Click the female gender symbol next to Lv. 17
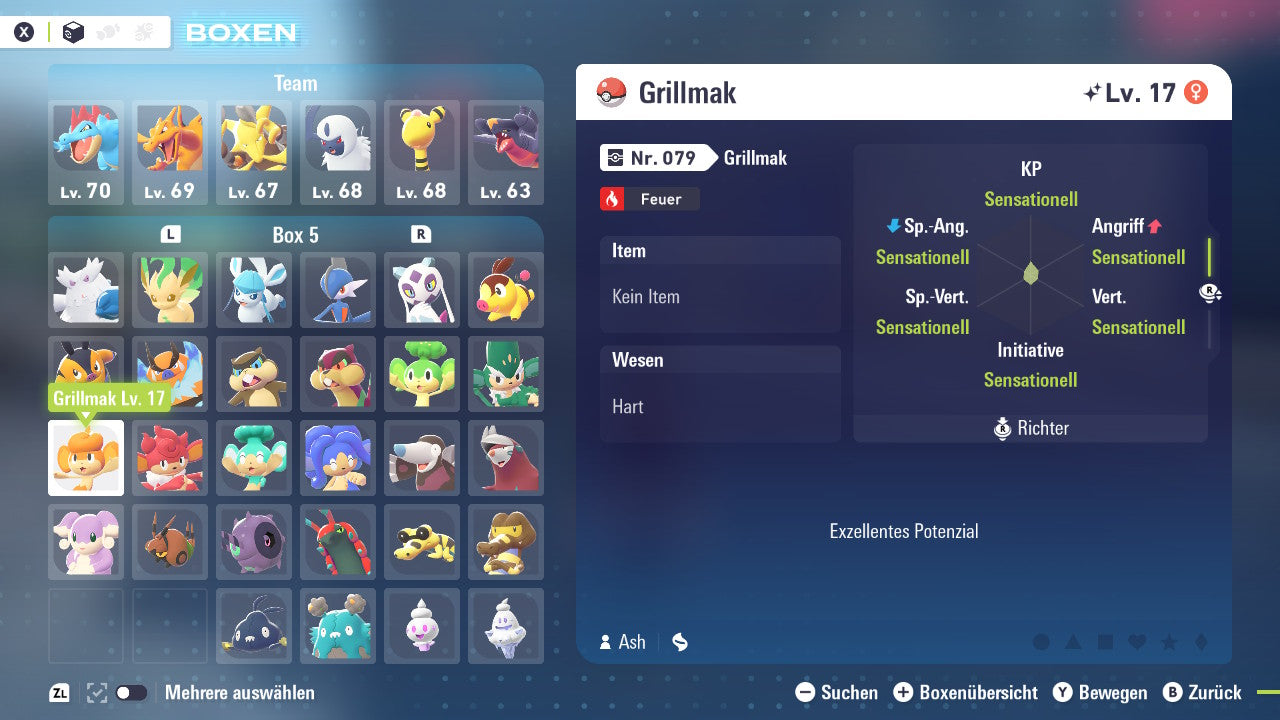Viewport: 1280px width, 720px height. [x=1196, y=92]
